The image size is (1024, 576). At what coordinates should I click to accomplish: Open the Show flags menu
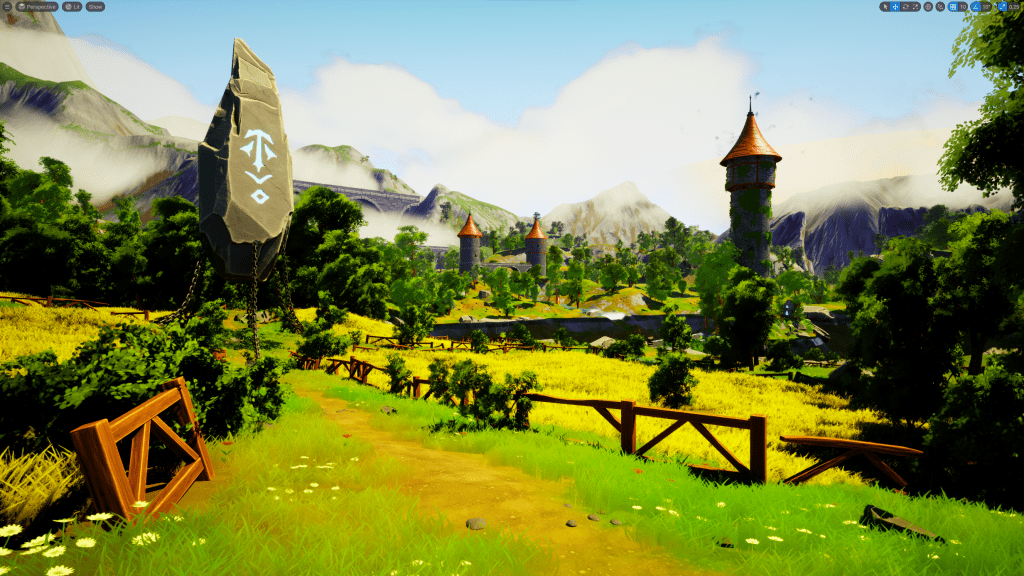[x=95, y=6]
